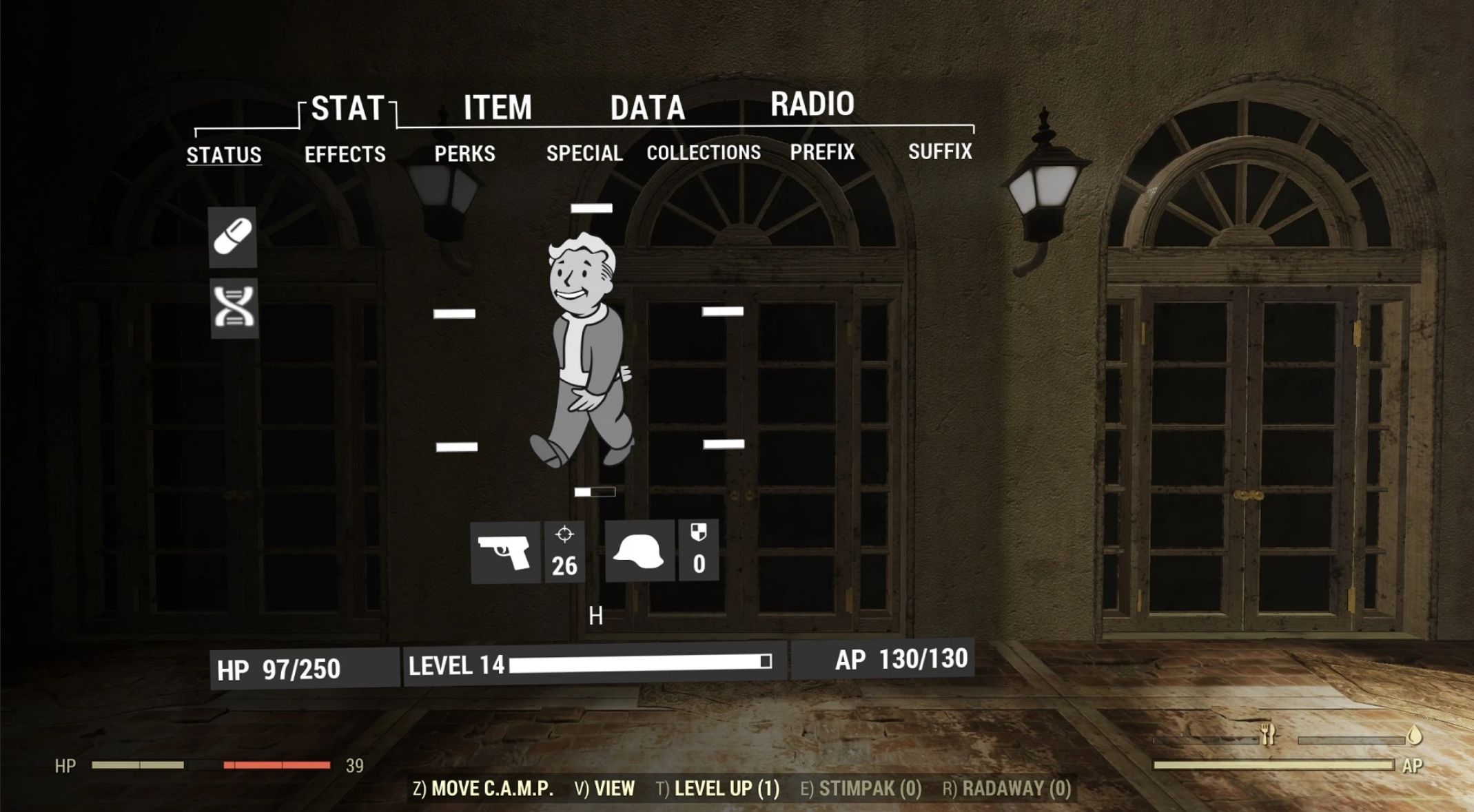
Task: Switch to the SPECIAL sub-tab
Action: click(x=584, y=153)
